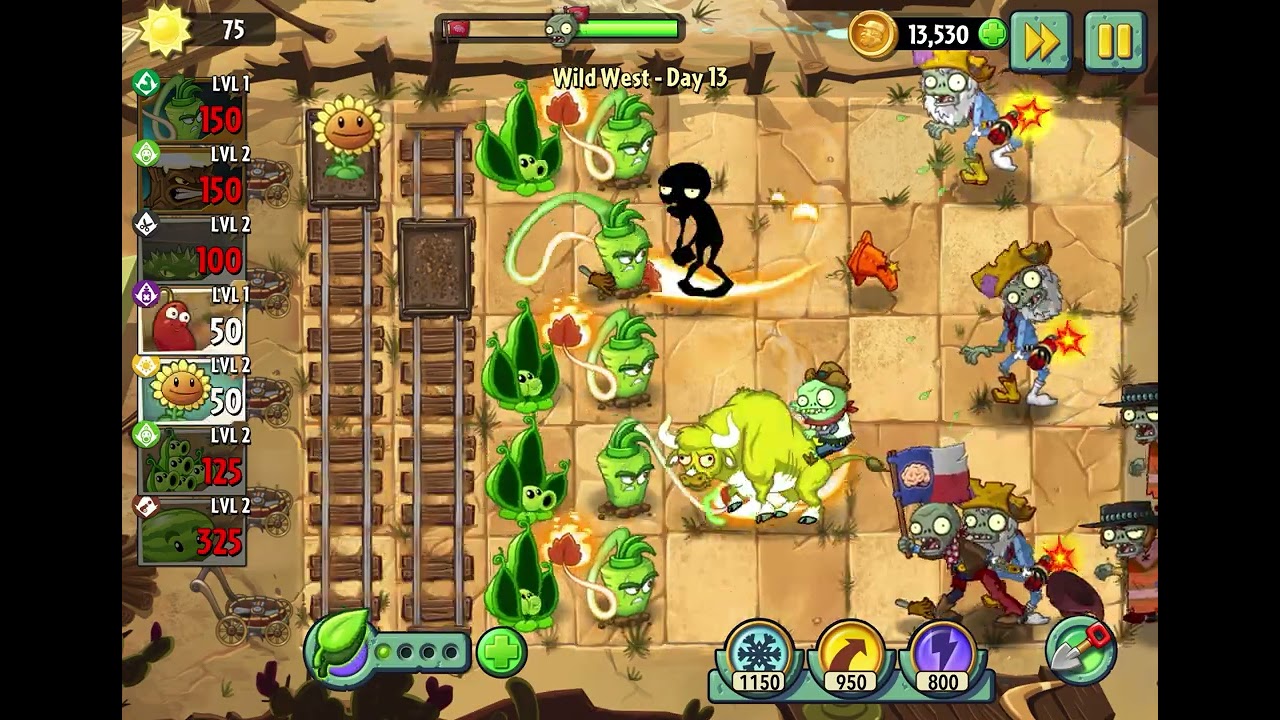Select the Pea Pod seed packet

point(192,461)
